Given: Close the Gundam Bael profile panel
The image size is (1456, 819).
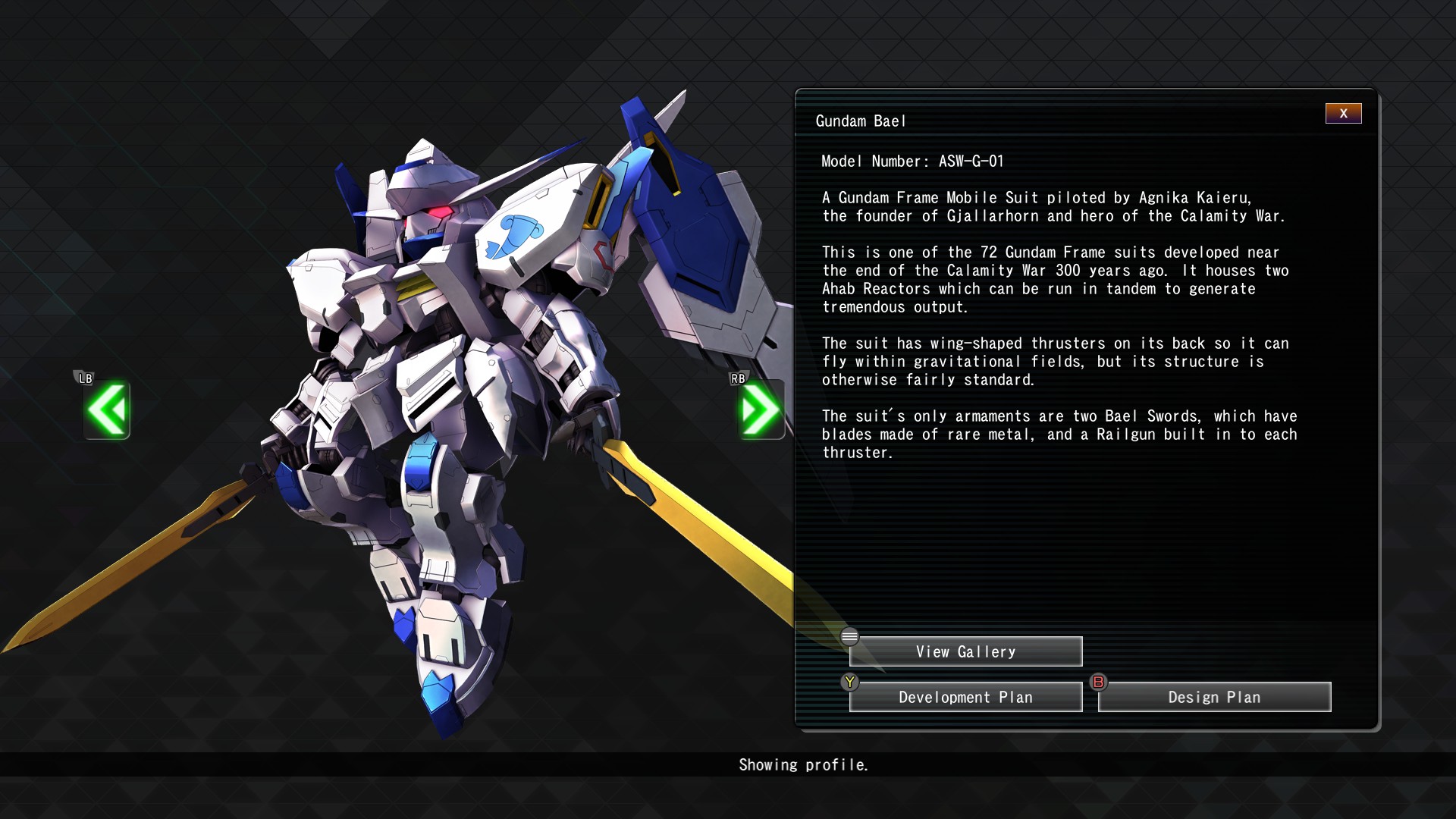Looking at the screenshot, I should (1343, 114).
